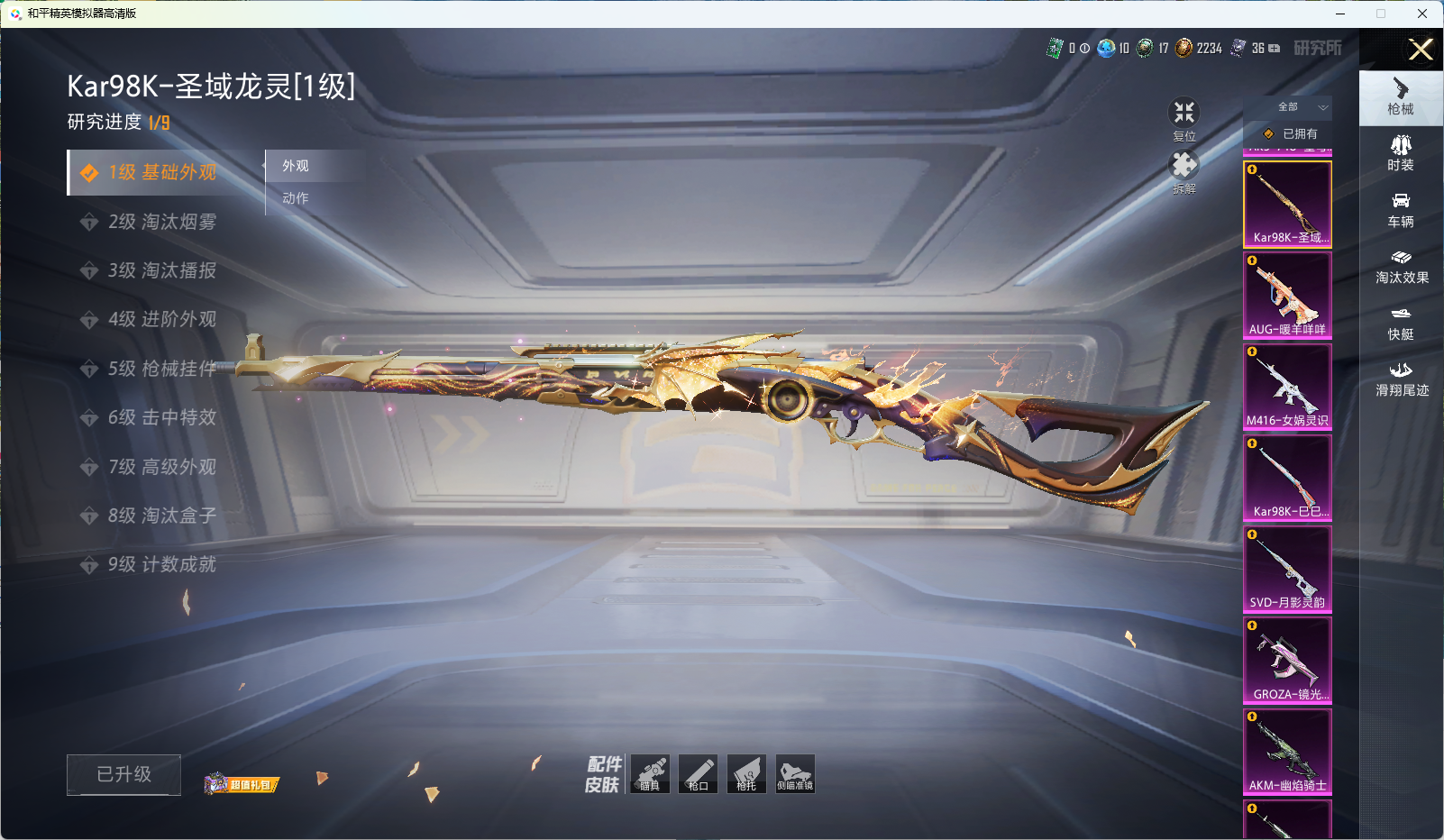Open the 全部 filter dropdown
1444x840 pixels.
click(x=1298, y=107)
